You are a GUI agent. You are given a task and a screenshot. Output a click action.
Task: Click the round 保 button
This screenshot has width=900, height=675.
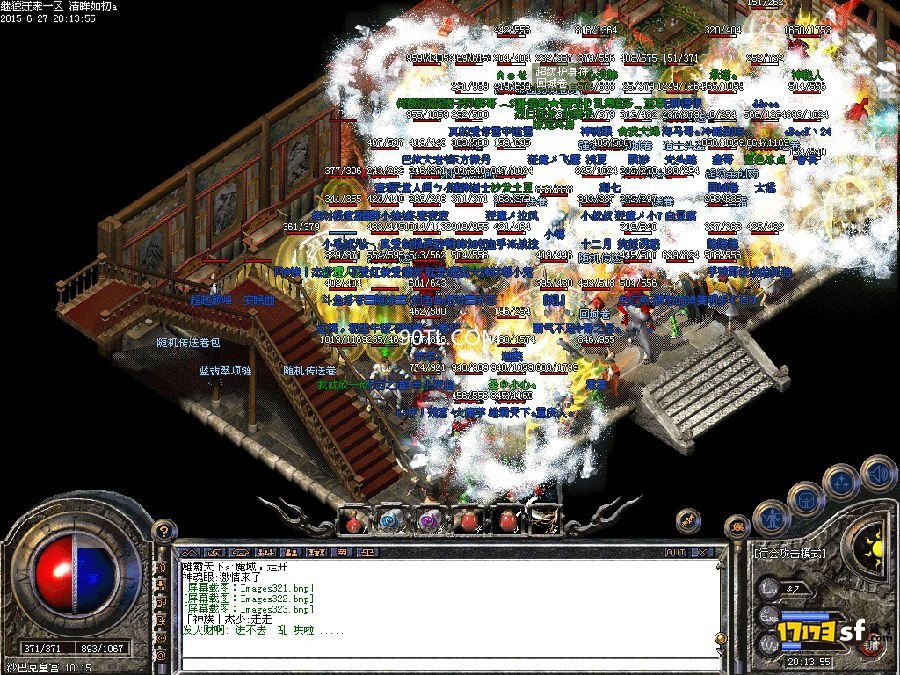coord(737,528)
